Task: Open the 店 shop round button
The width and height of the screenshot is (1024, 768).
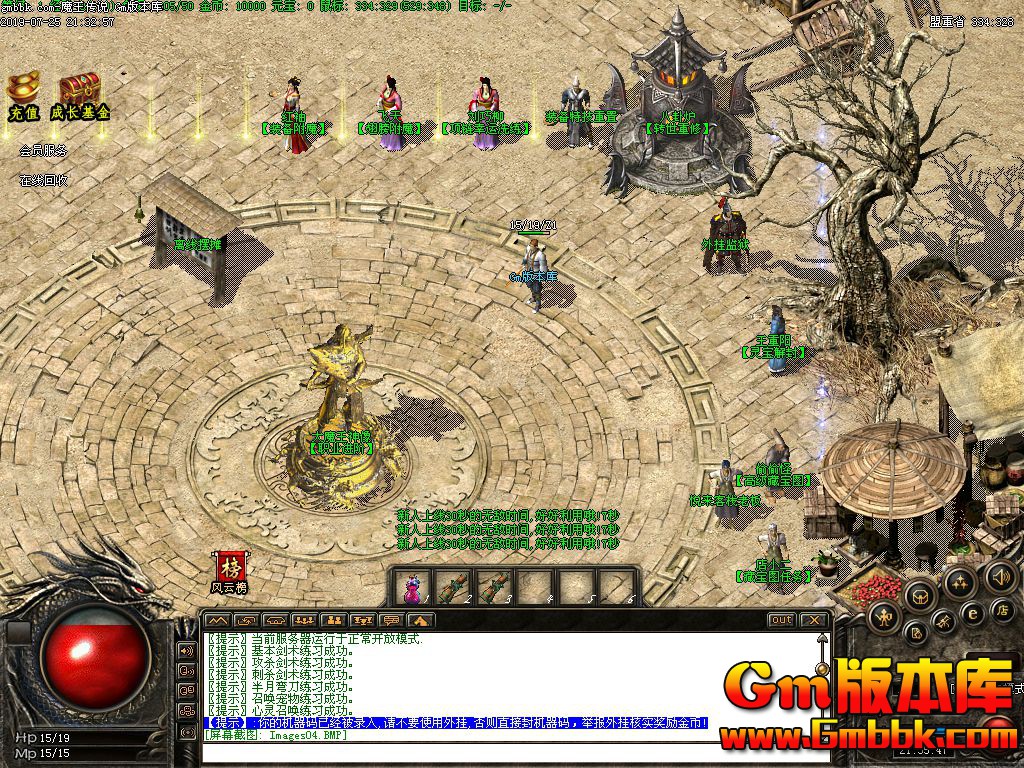Action: click(1000, 610)
